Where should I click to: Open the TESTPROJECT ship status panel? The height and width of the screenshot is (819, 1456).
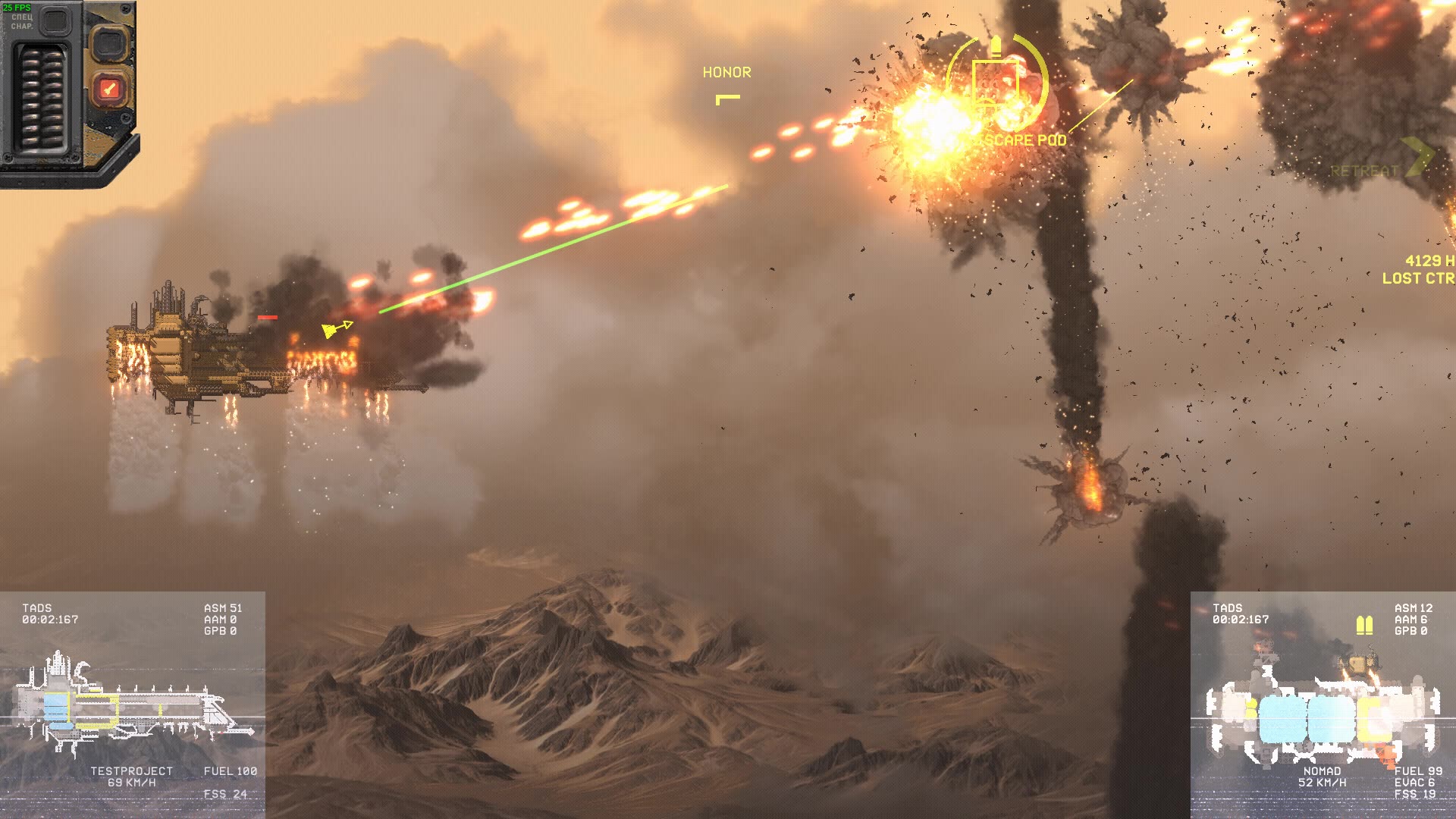(x=133, y=705)
